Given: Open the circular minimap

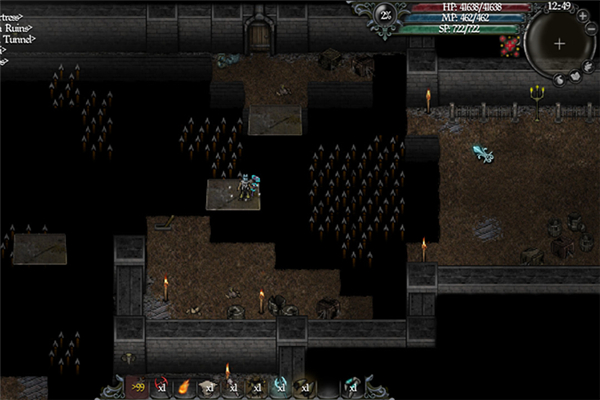Looking at the screenshot, I should pos(558,43).
